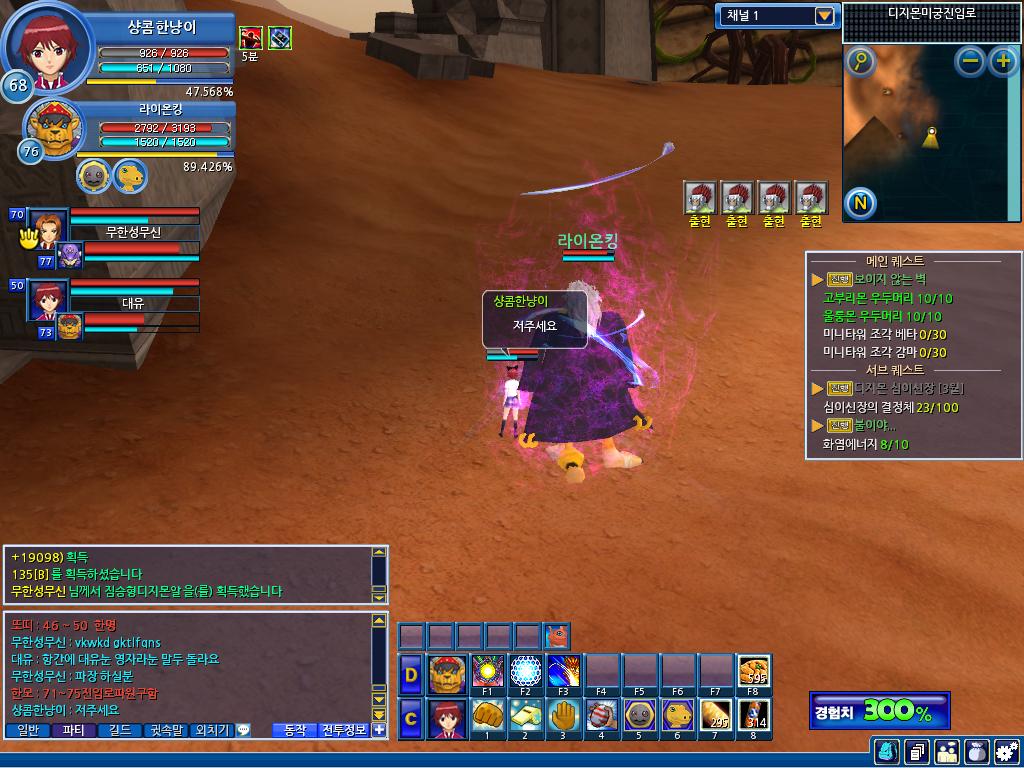
Task: Select party member 무한성무신's portrait
Action: click(47, 226)
